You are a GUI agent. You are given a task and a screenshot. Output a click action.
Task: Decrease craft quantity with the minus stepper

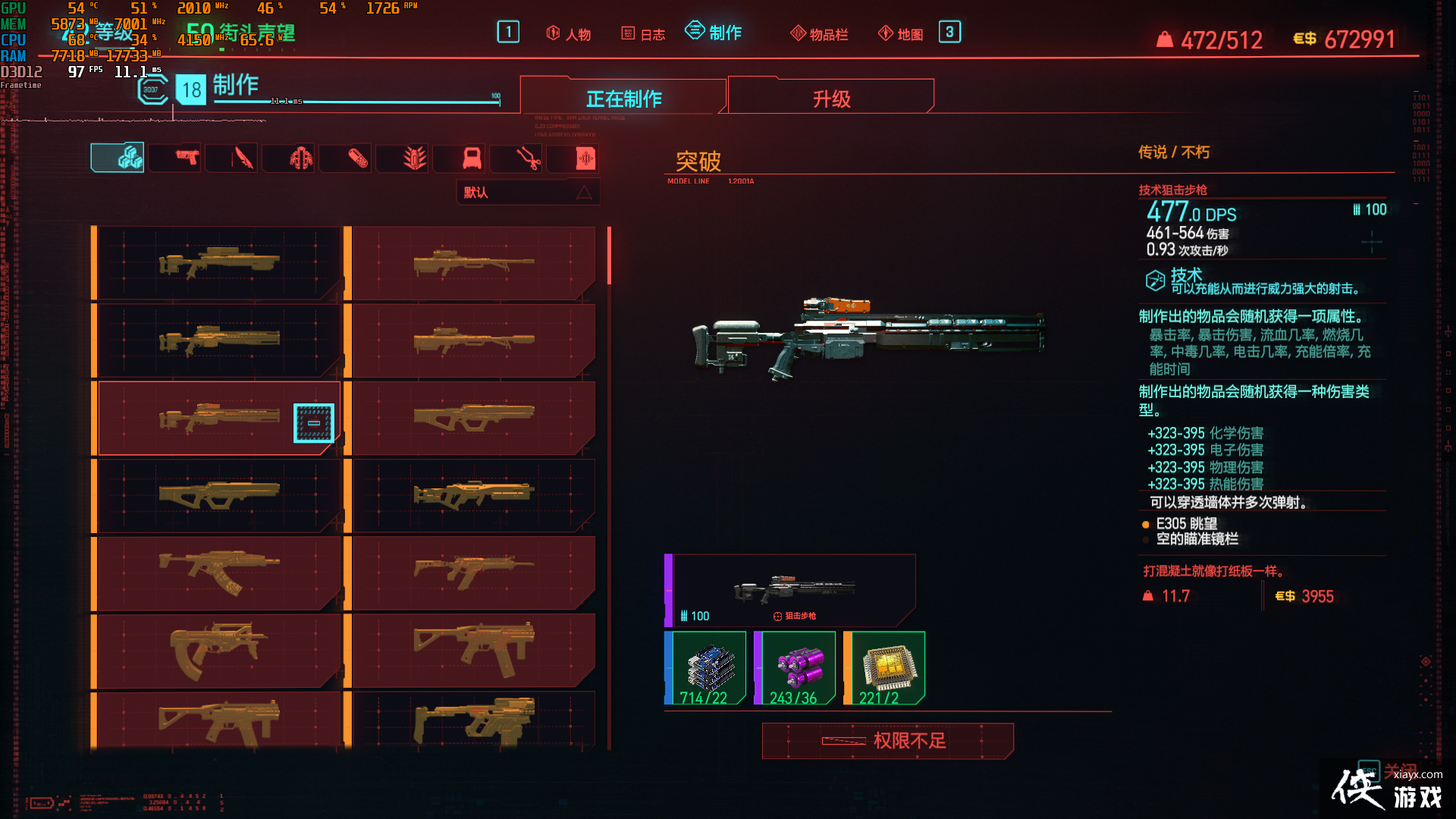pyautogui.click(x=312, y=422)
